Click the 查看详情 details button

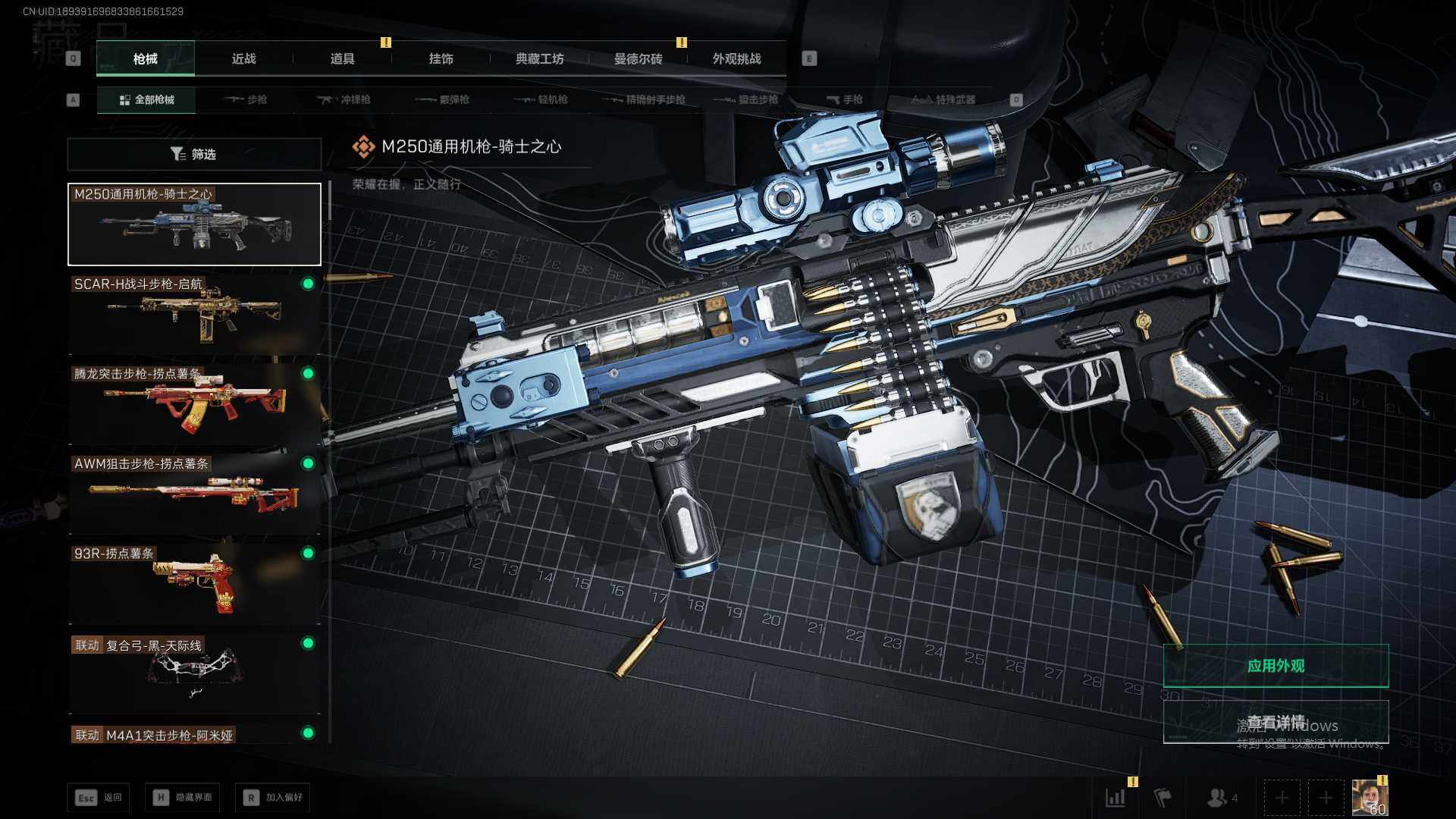pos(1276,722)
